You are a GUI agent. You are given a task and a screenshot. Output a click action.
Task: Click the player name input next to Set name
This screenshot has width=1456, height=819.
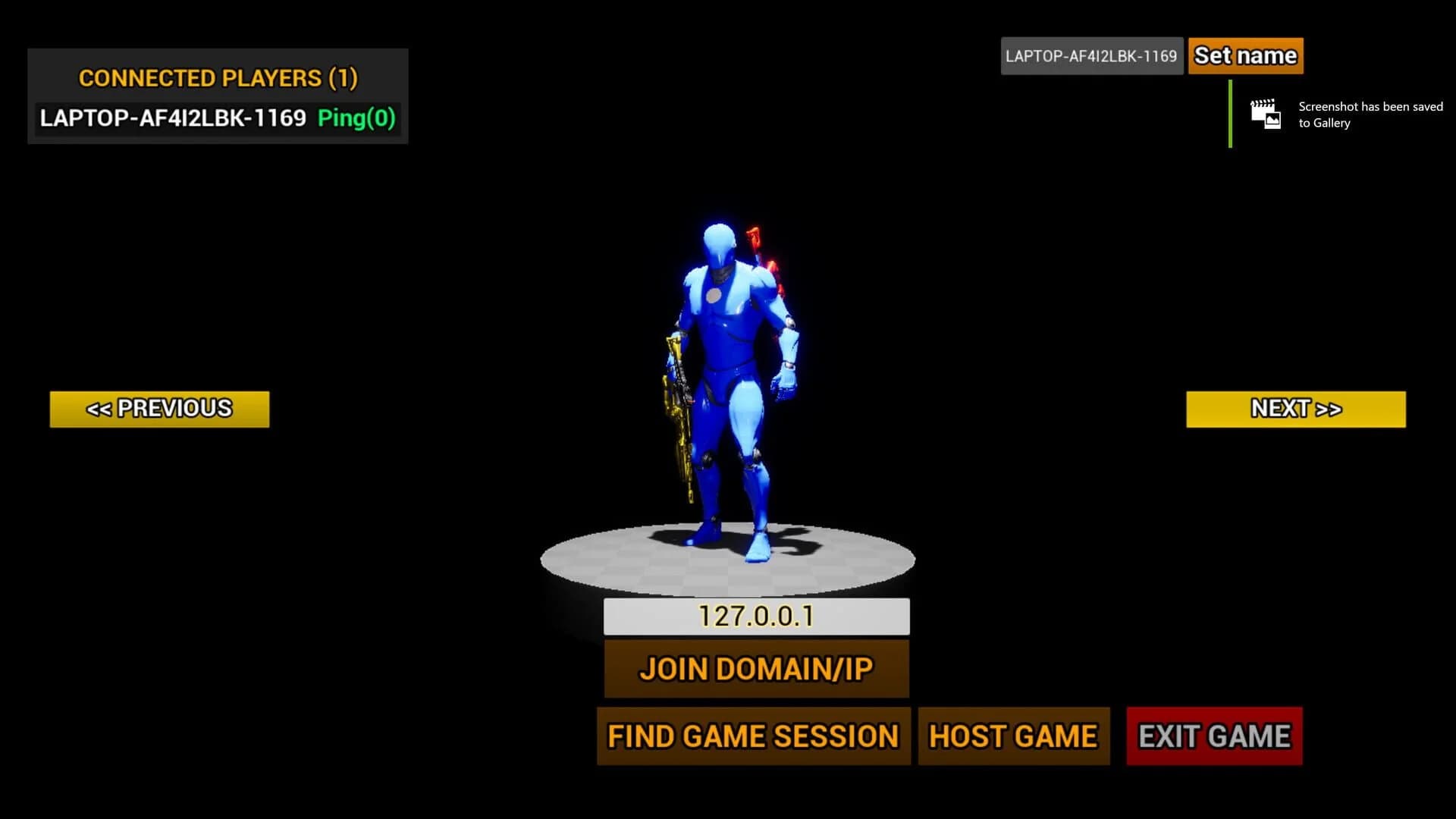click(x=1092, y=55)
